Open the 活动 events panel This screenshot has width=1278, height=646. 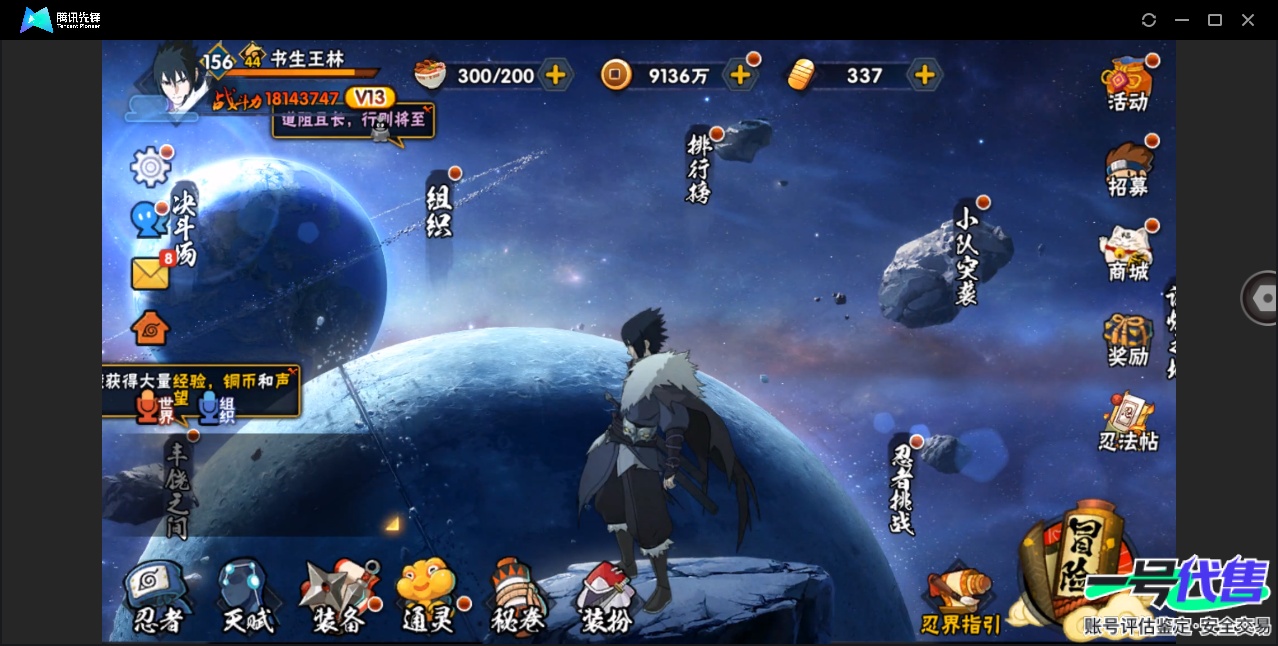(x=1128, y=84)
